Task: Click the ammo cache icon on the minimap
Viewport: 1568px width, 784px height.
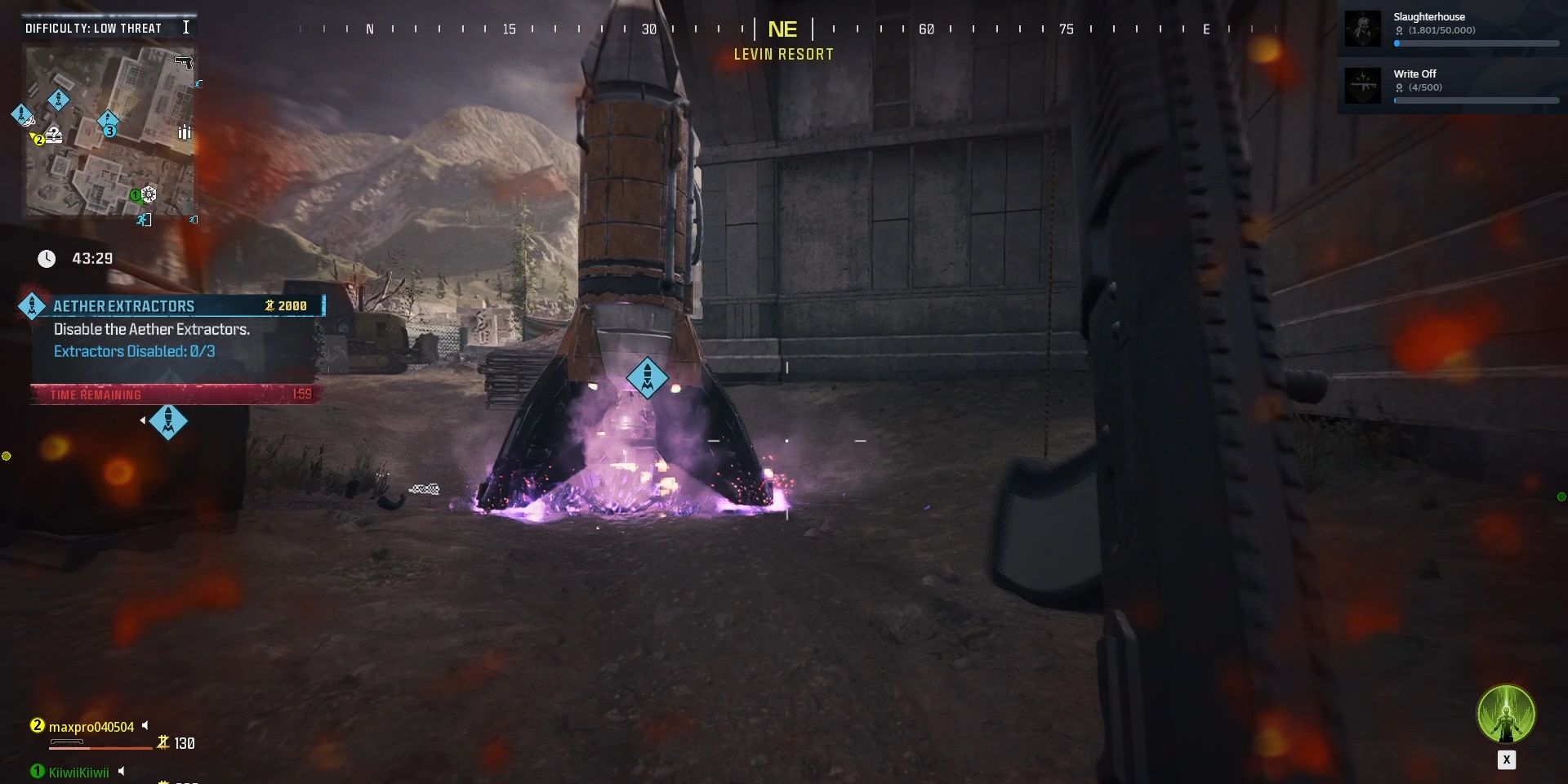Action: [x=184, y=133]
